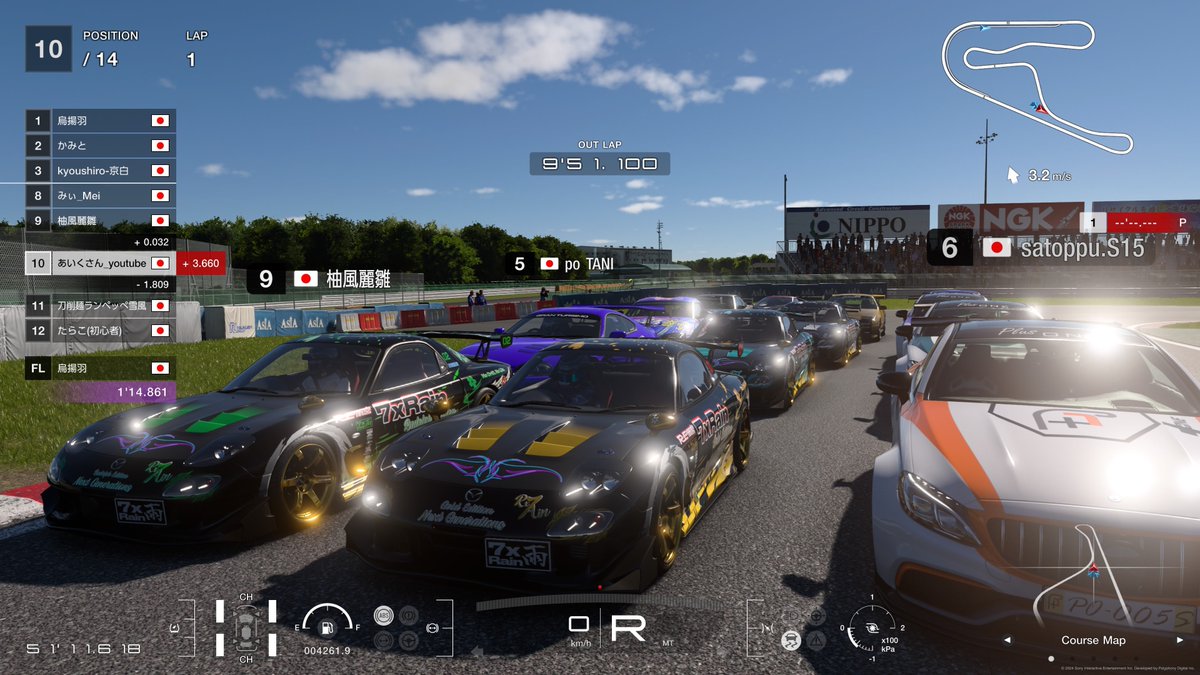This screenshot has height=675, width=1200.
Task: Click the fuel gauge icon
Action: click(325, 626)
